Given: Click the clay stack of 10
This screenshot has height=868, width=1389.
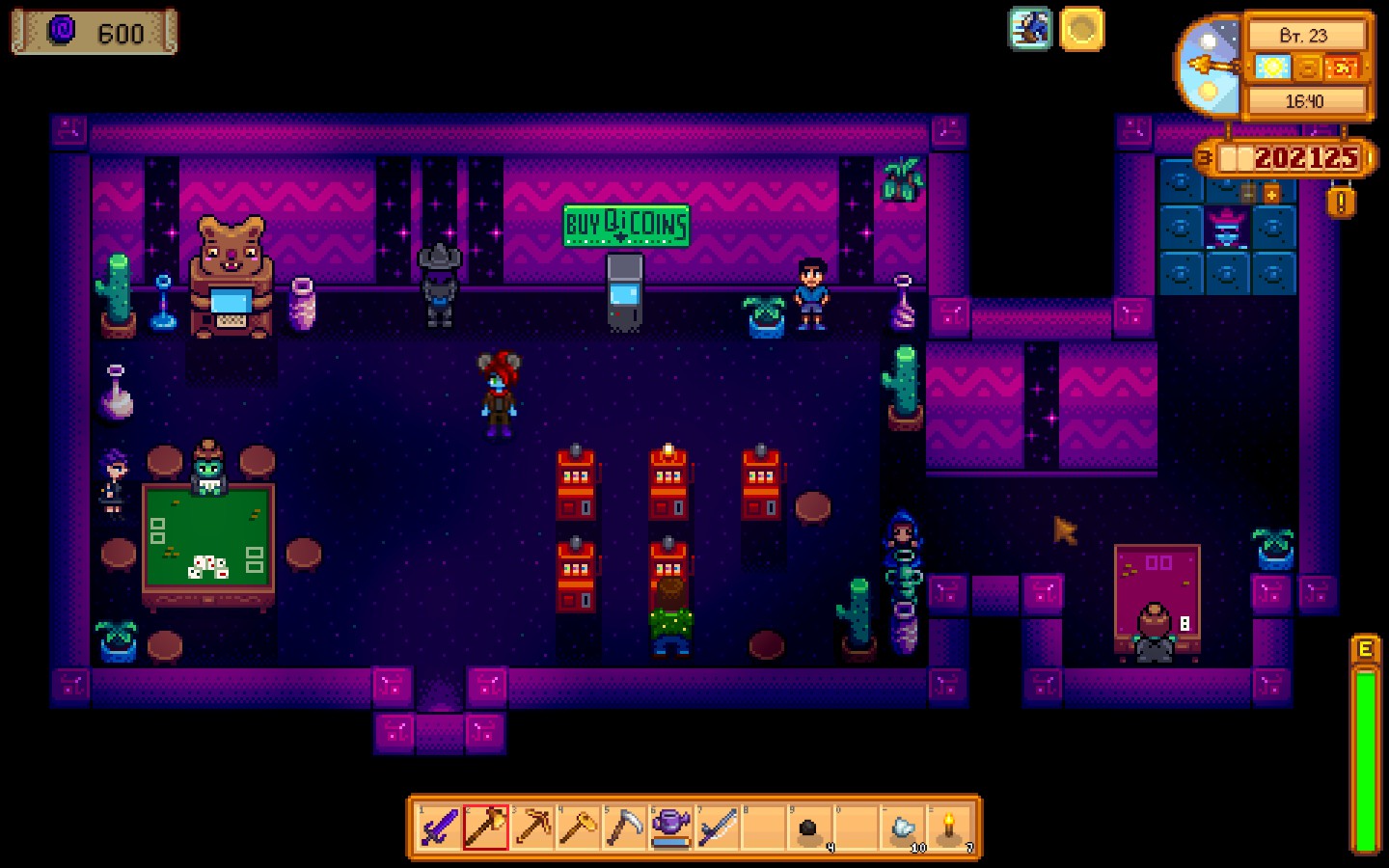Looking at the screenshot, I should point(902,827).
